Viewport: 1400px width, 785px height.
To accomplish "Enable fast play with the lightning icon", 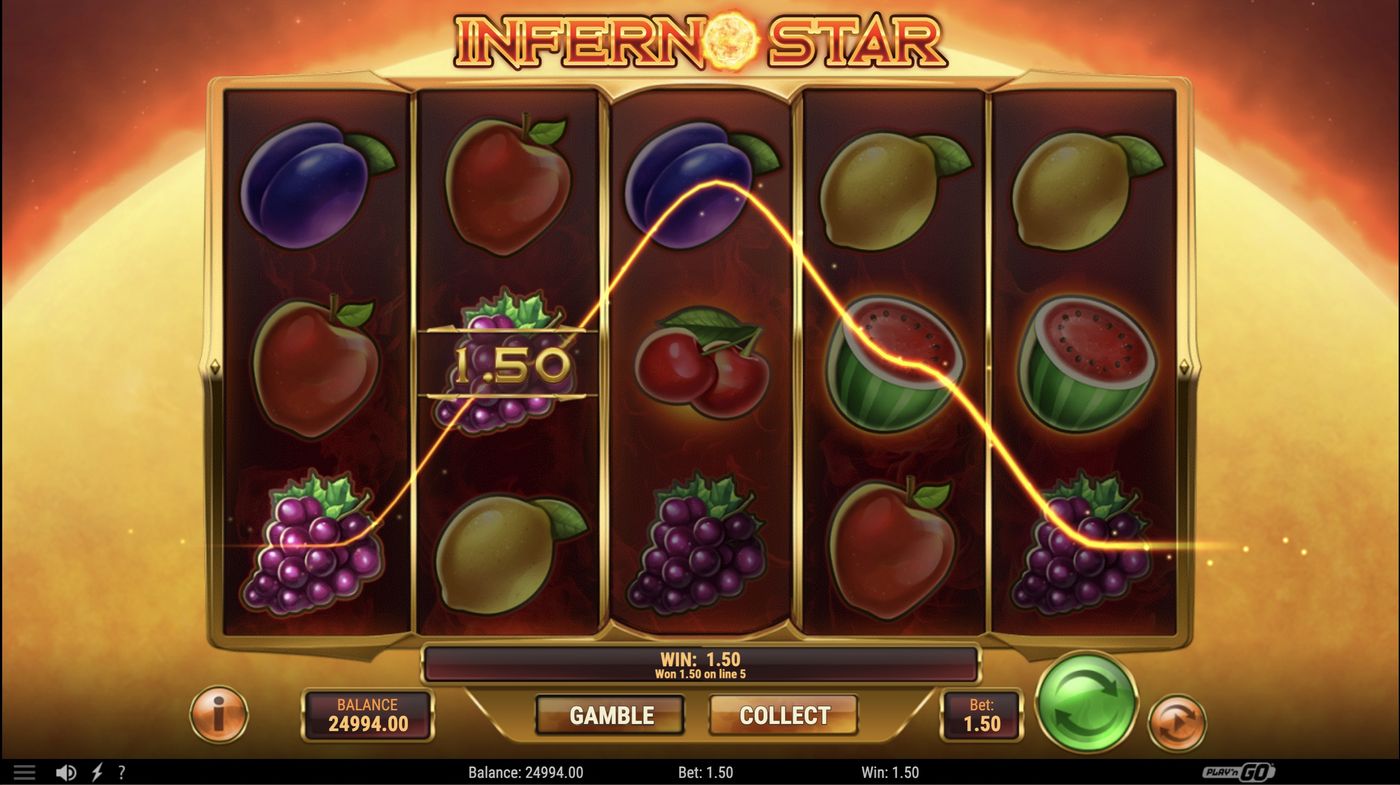I will [95, 771].
